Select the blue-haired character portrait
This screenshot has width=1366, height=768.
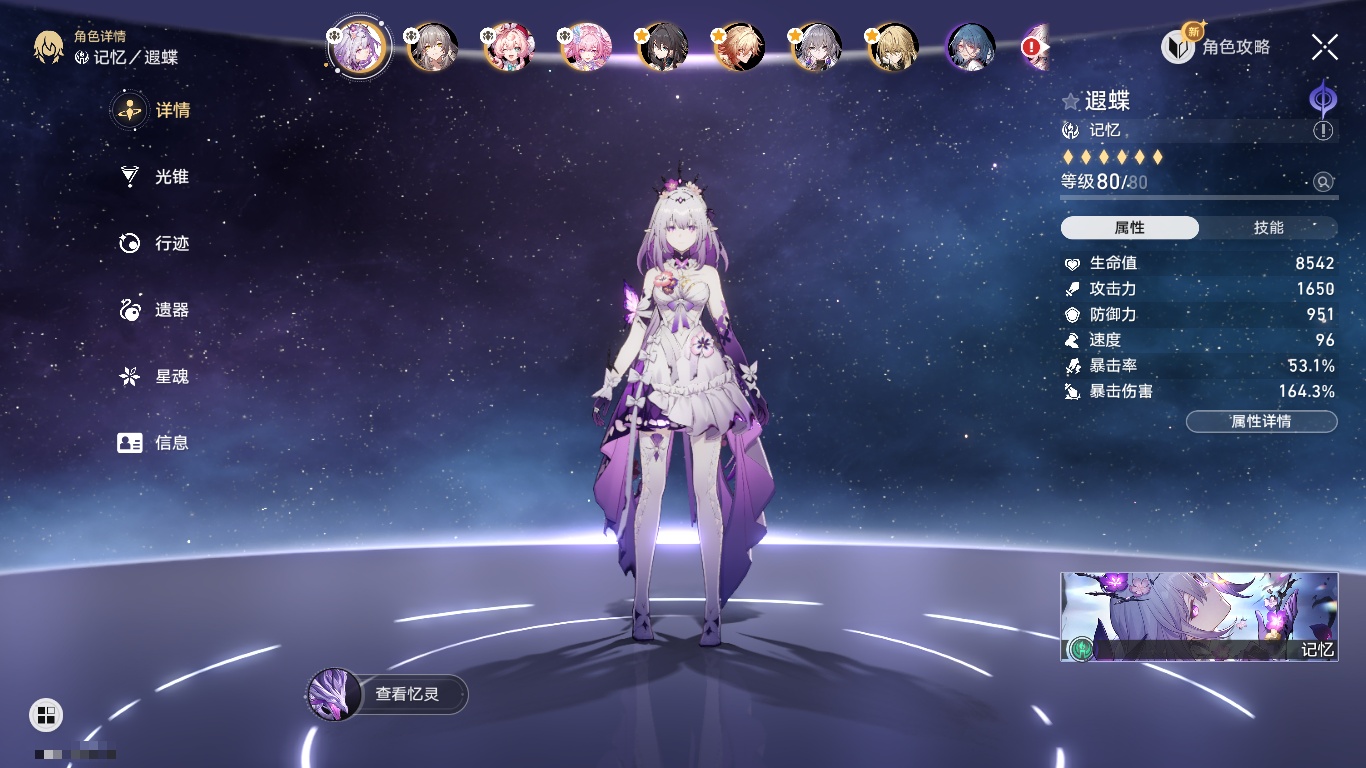[970, 47]
